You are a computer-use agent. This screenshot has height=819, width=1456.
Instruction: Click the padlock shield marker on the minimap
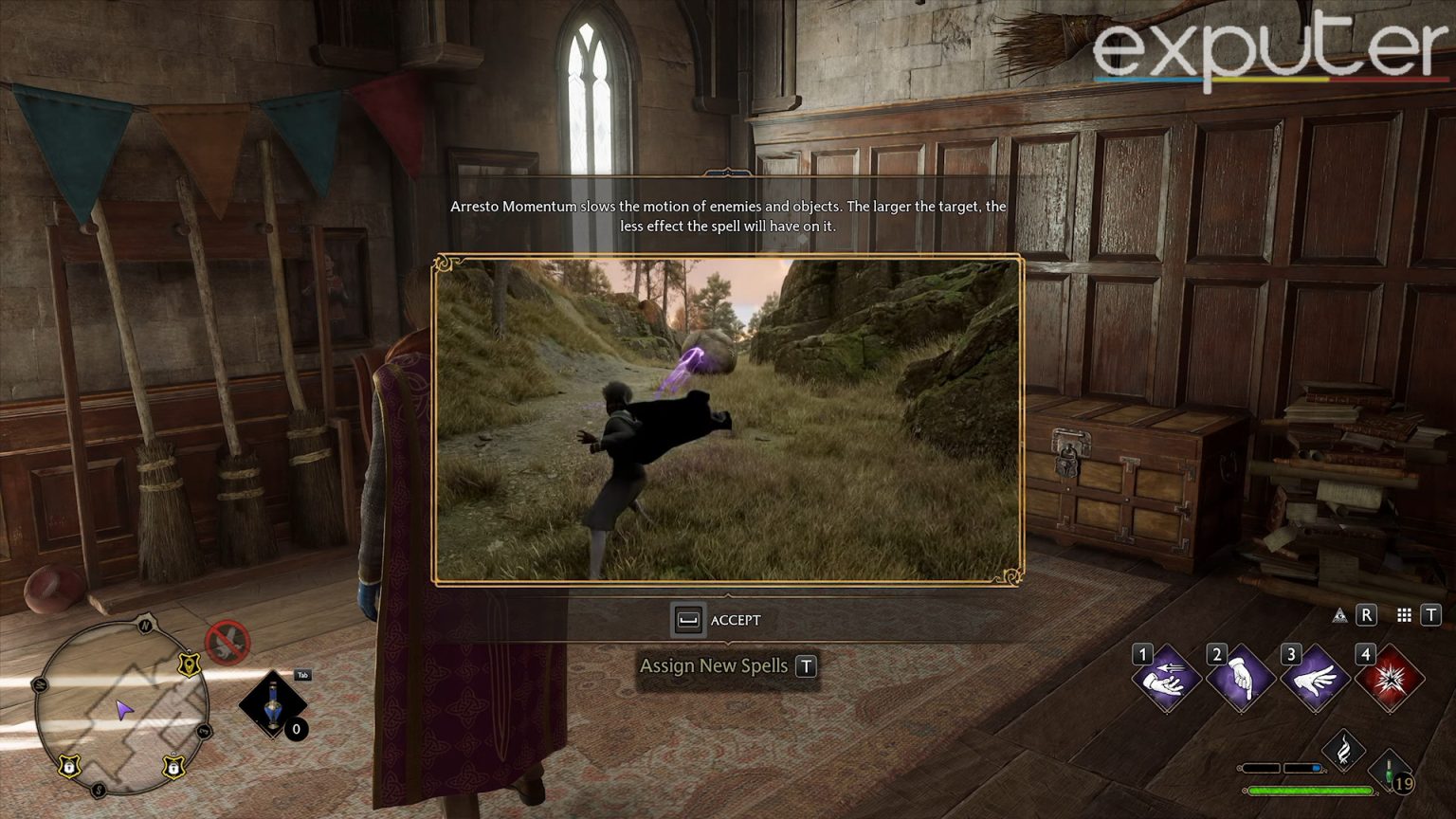(70, 766)
